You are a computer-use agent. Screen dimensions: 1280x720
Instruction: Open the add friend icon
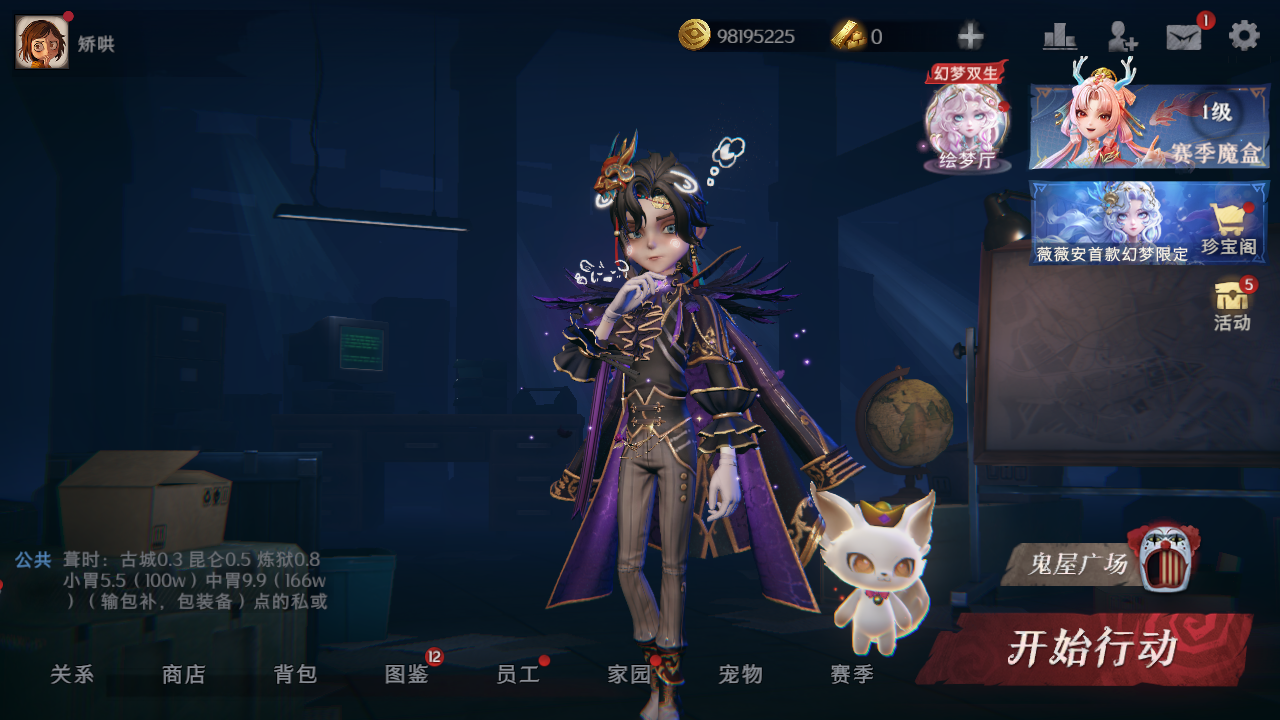pyautogui.click(x=1122, y=37)
